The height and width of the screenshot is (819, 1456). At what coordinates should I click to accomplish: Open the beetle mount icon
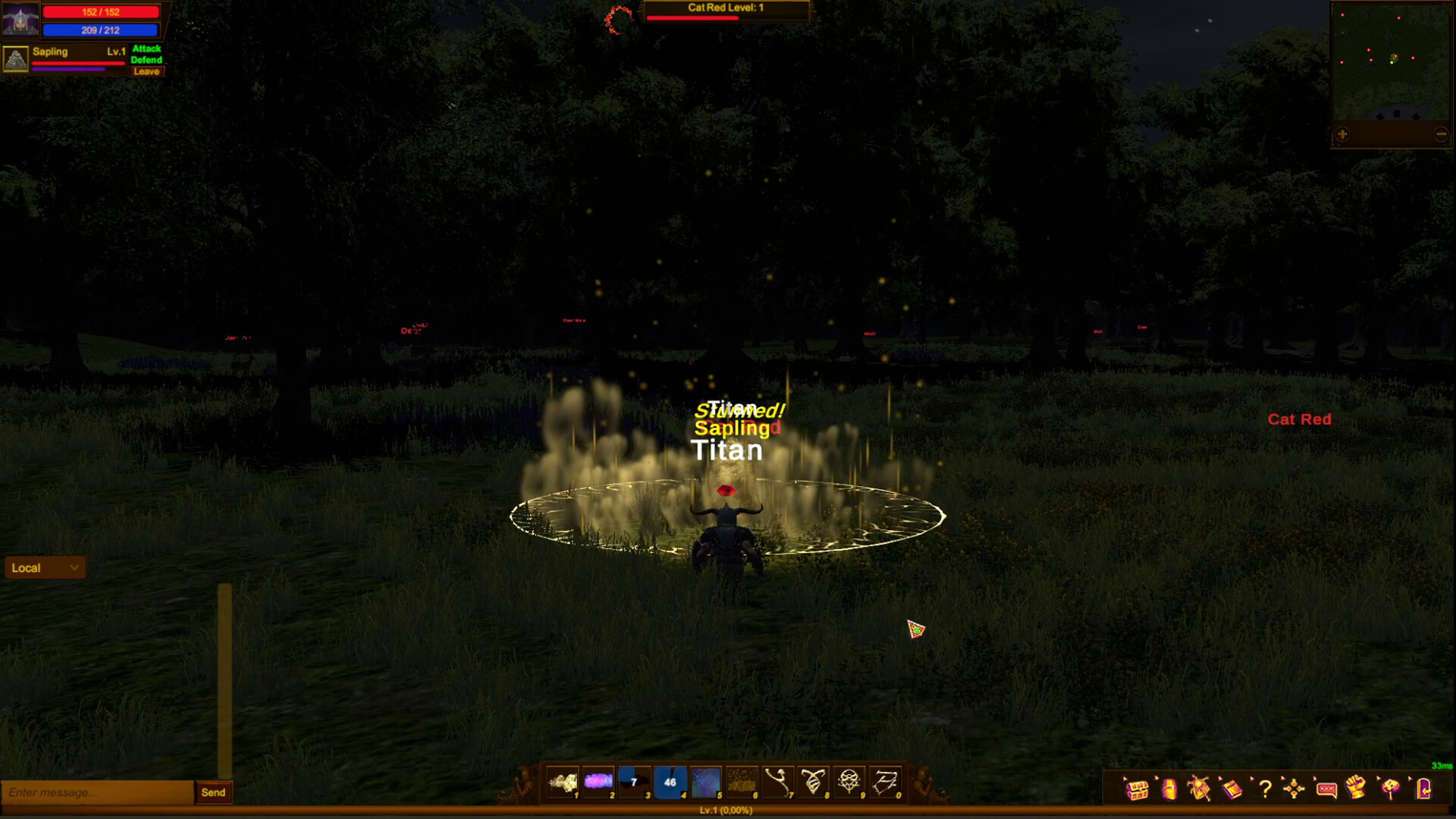tap(1201, 789)
